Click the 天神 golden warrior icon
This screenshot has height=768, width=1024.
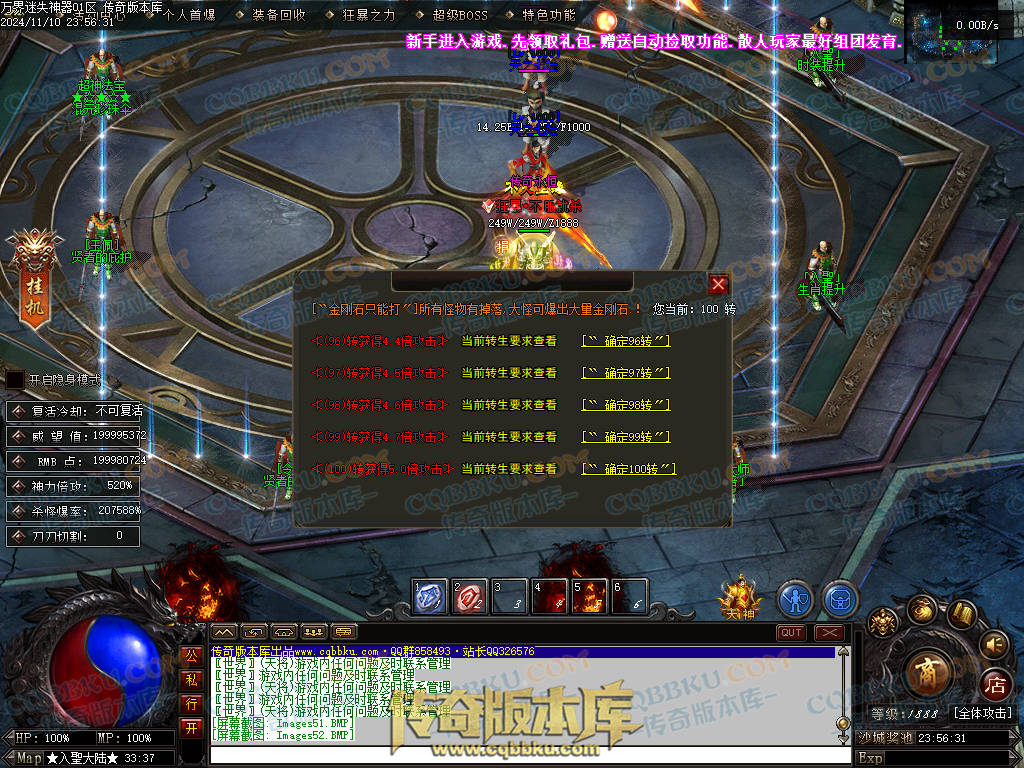pos(740,597)
